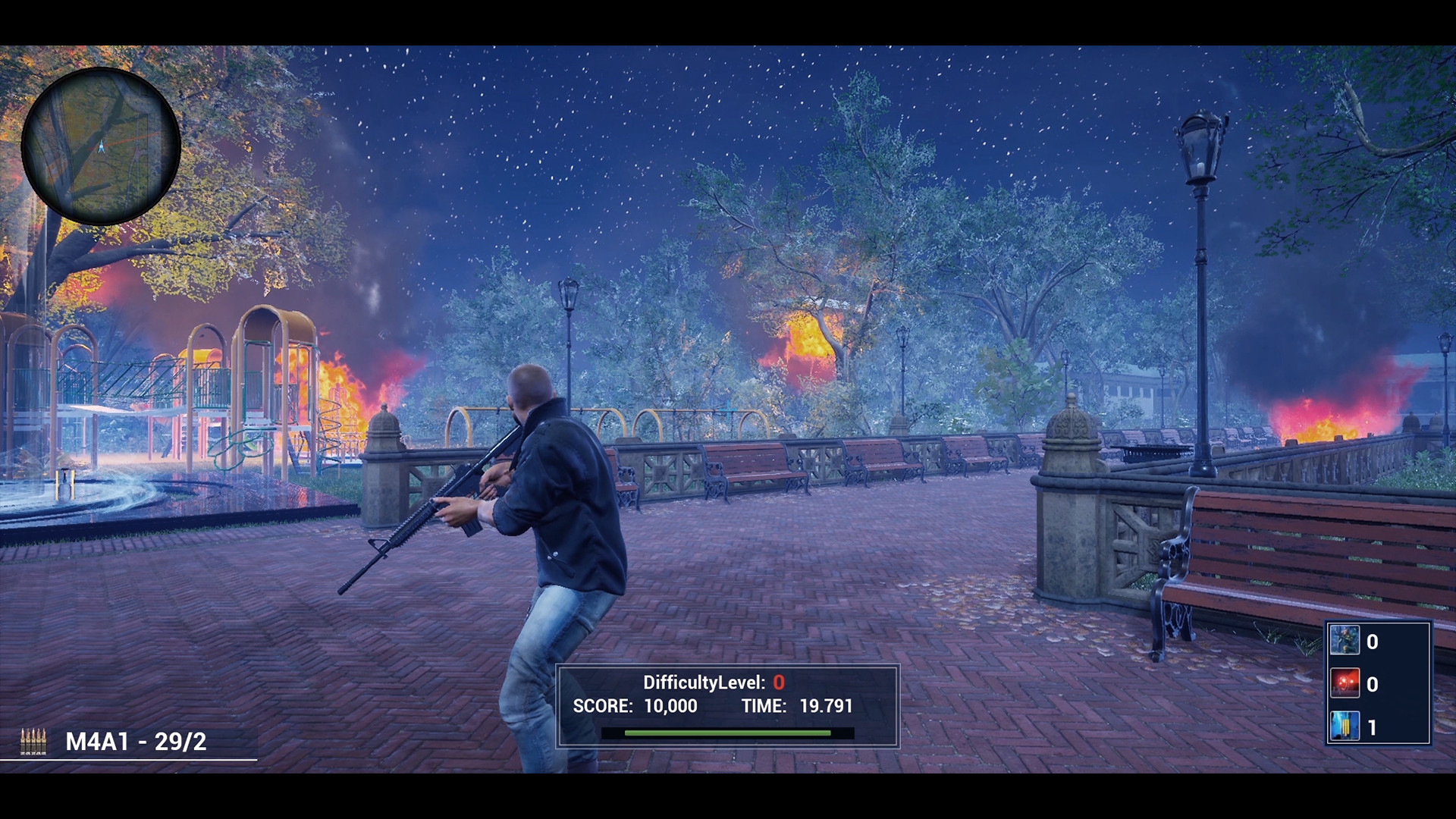Click the circular minimap
Screen dimensions: 1456x819
coord(101,146)
